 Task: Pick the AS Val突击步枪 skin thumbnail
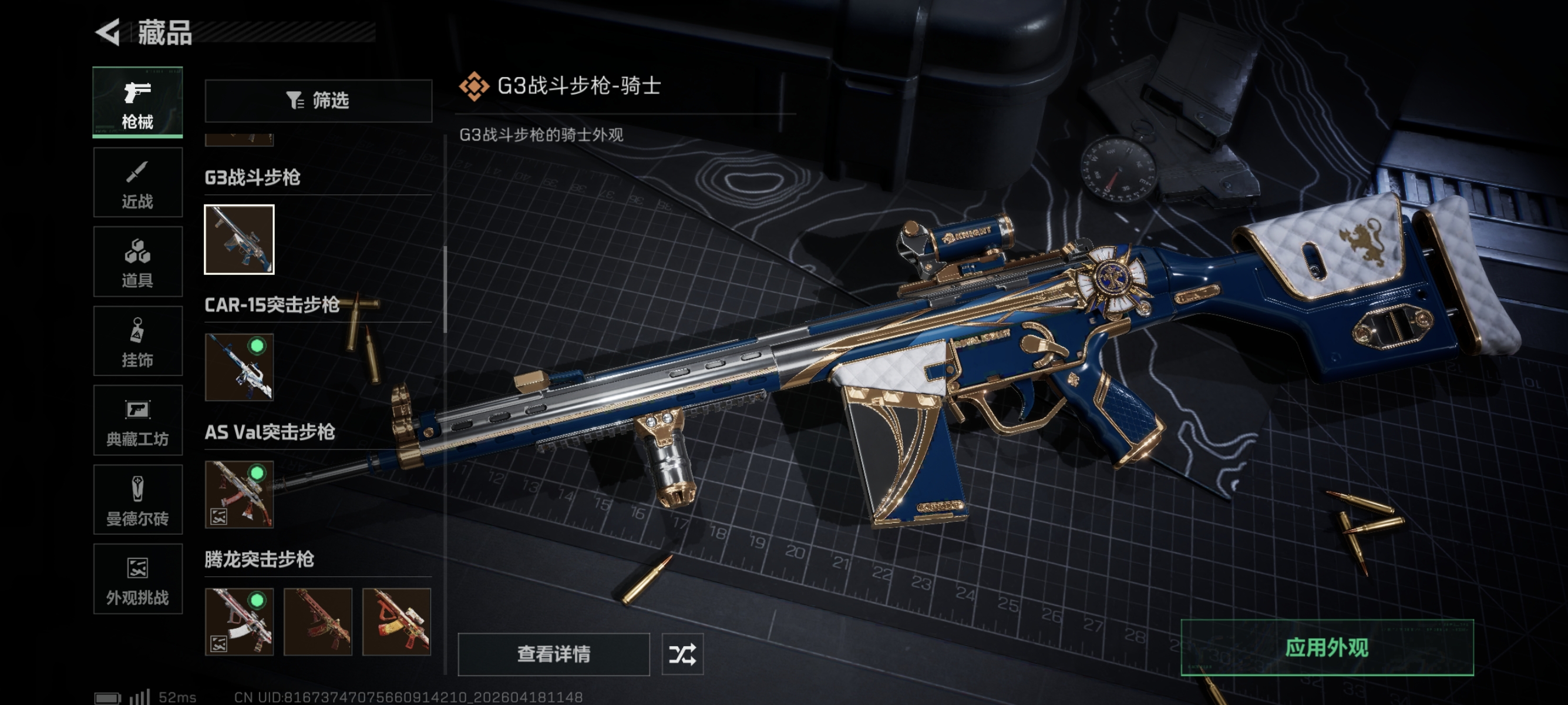tap(239, 494)
